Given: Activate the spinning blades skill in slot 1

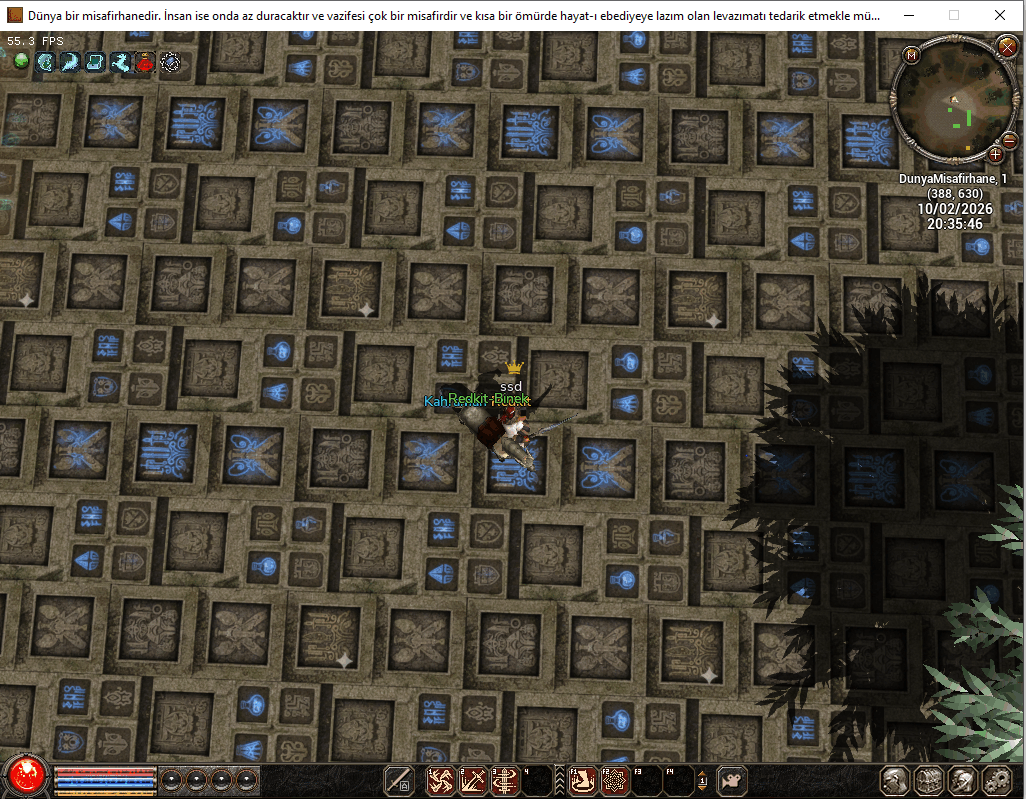Looking at the screenshot, I should pyautogui.click(x=441, y=780).
